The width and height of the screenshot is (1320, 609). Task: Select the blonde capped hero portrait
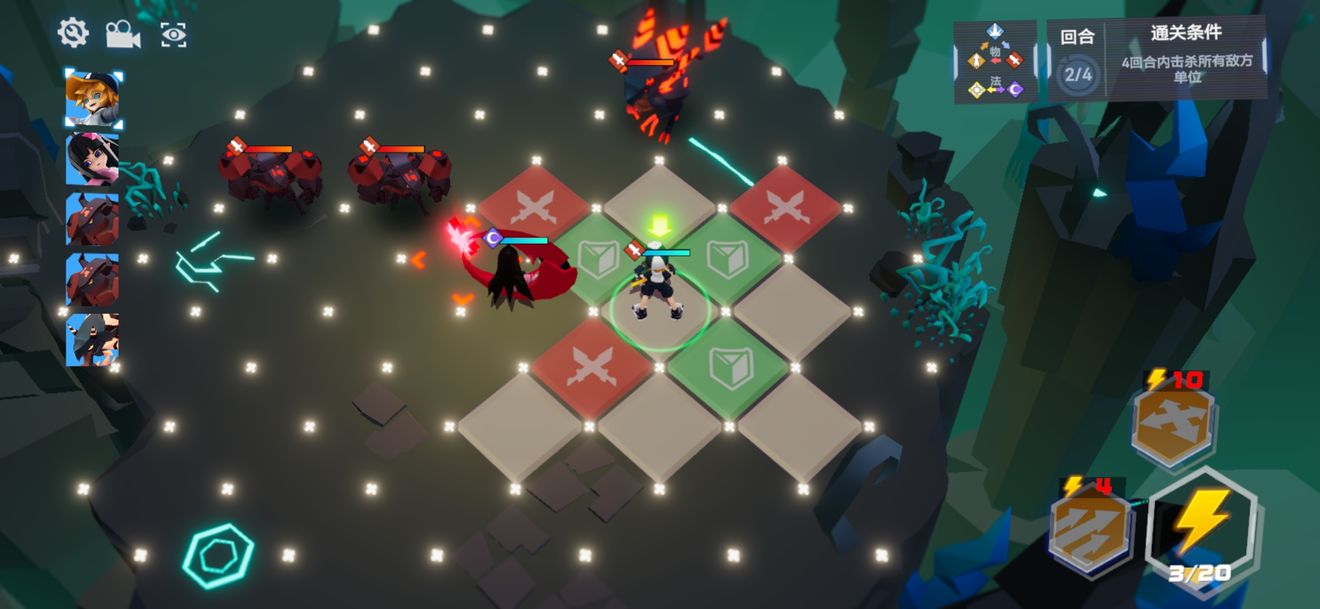click(x=93, y=98)
